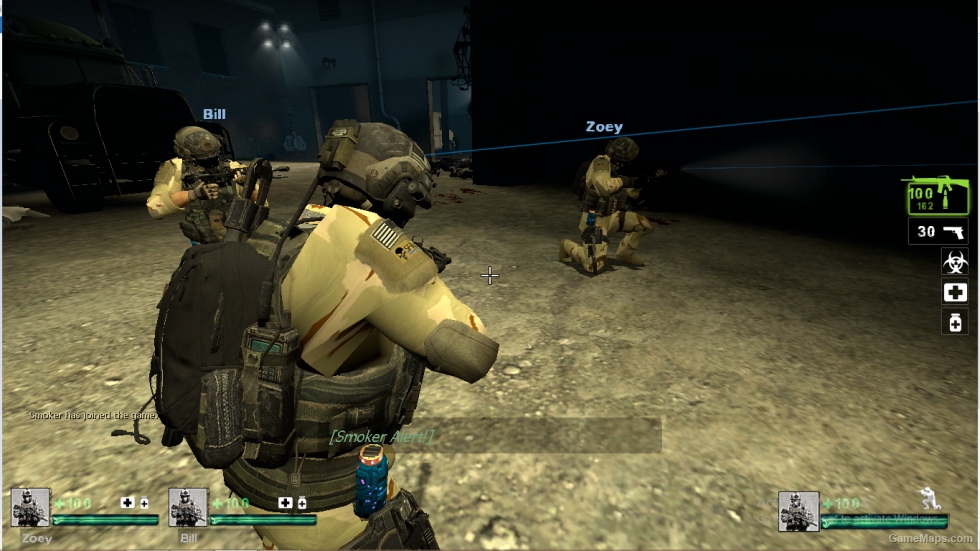This screenshot has height=551, width=980.
Task: Choose the biohazard bile jar slot
Action: click(x=954, y=262)
